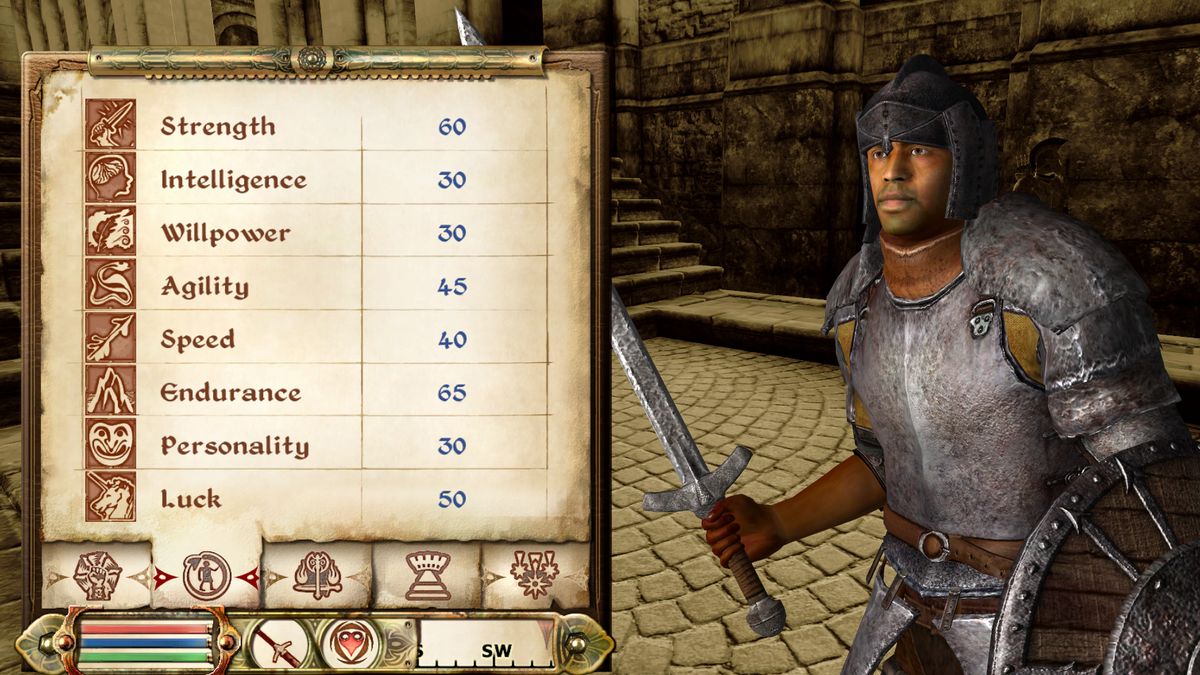Switch to the axe and flames tab

coord(317,576)
